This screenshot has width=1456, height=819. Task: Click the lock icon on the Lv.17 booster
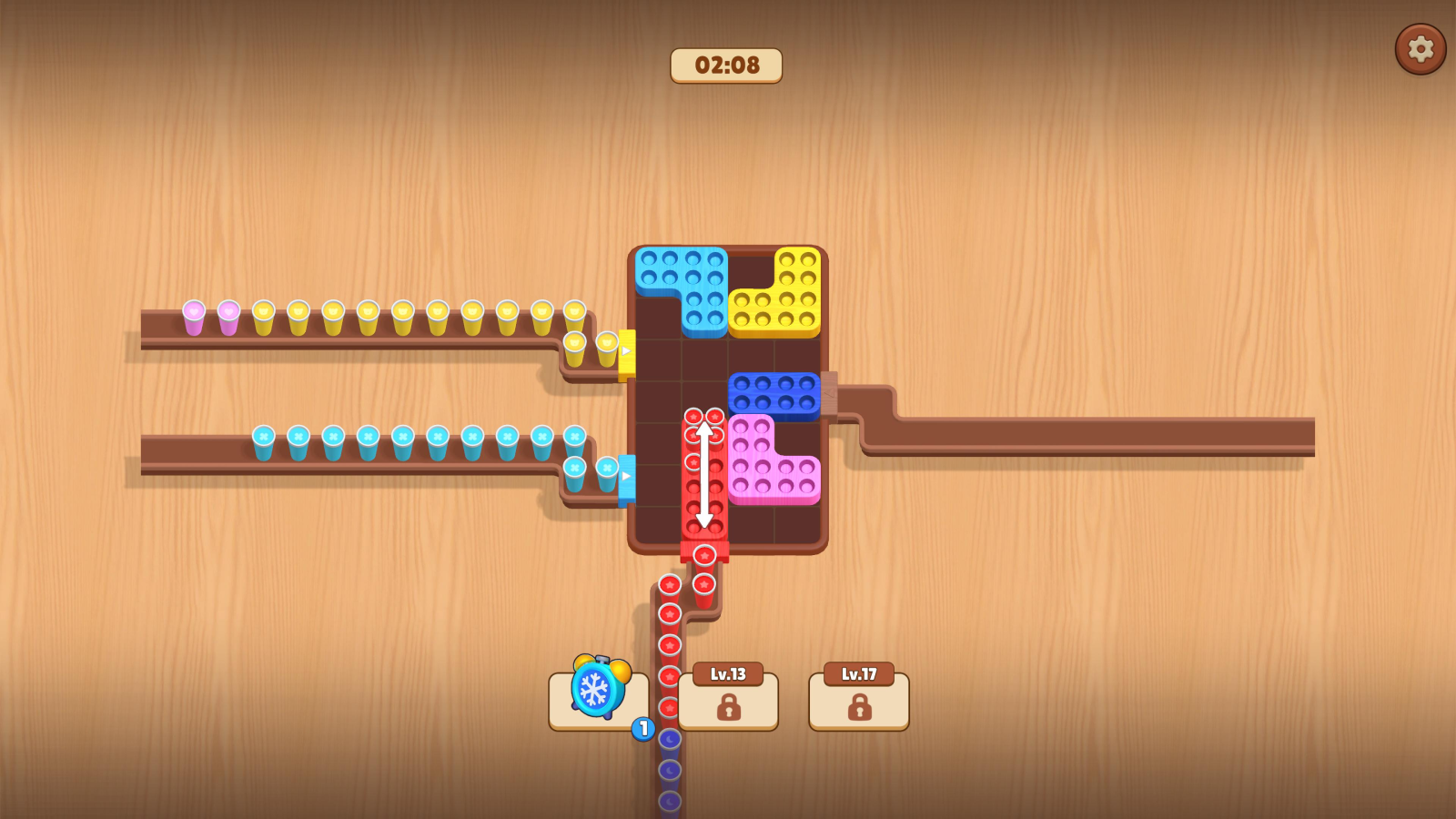pos(858,709)
